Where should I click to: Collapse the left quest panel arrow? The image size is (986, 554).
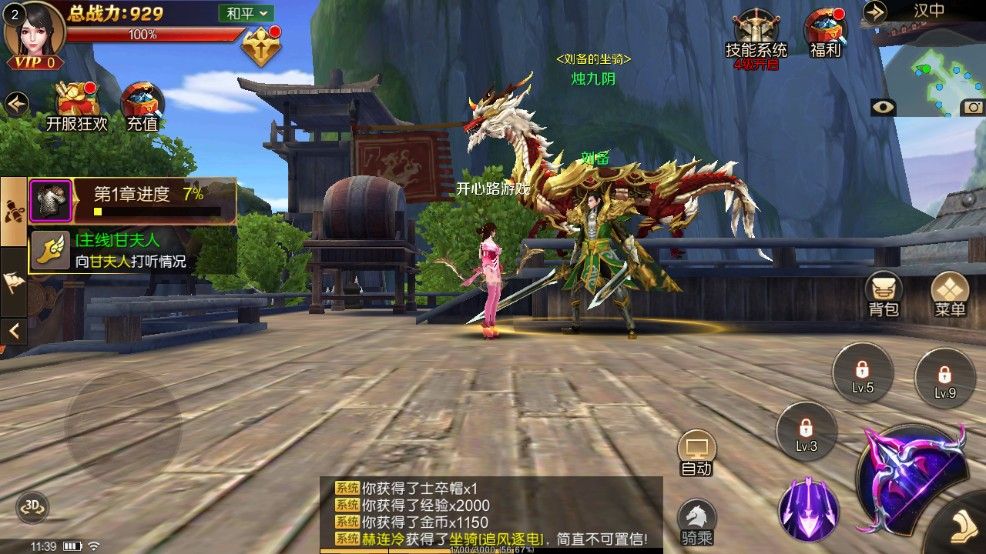(x=14, y=330)
